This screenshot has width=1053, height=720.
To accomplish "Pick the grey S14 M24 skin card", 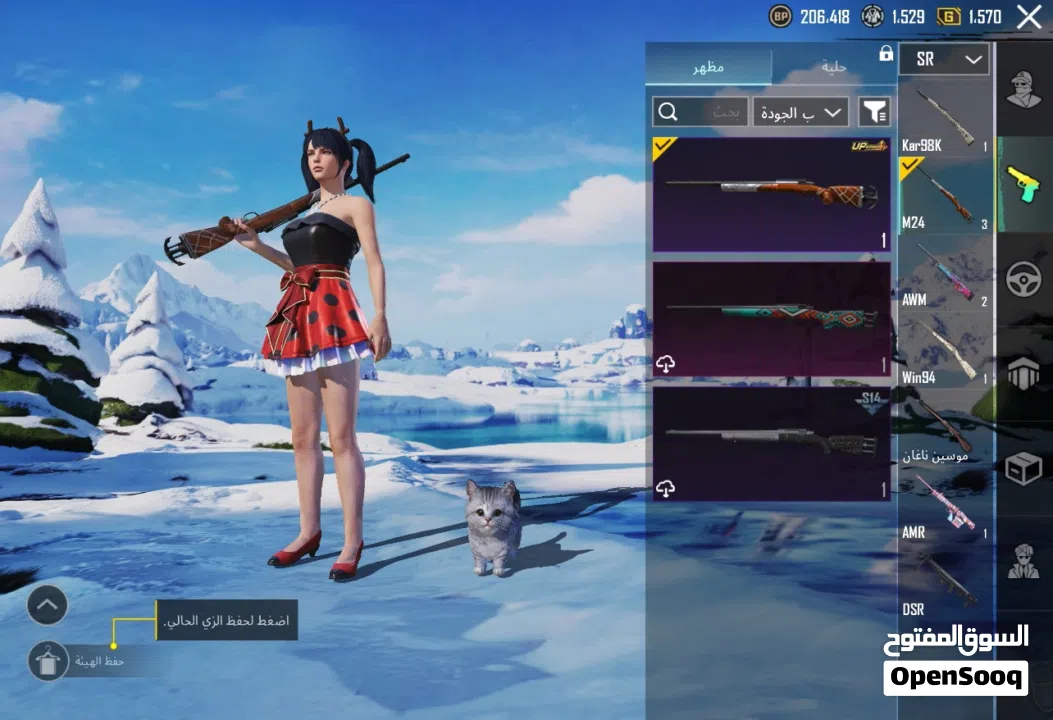I will pos(771,444).
